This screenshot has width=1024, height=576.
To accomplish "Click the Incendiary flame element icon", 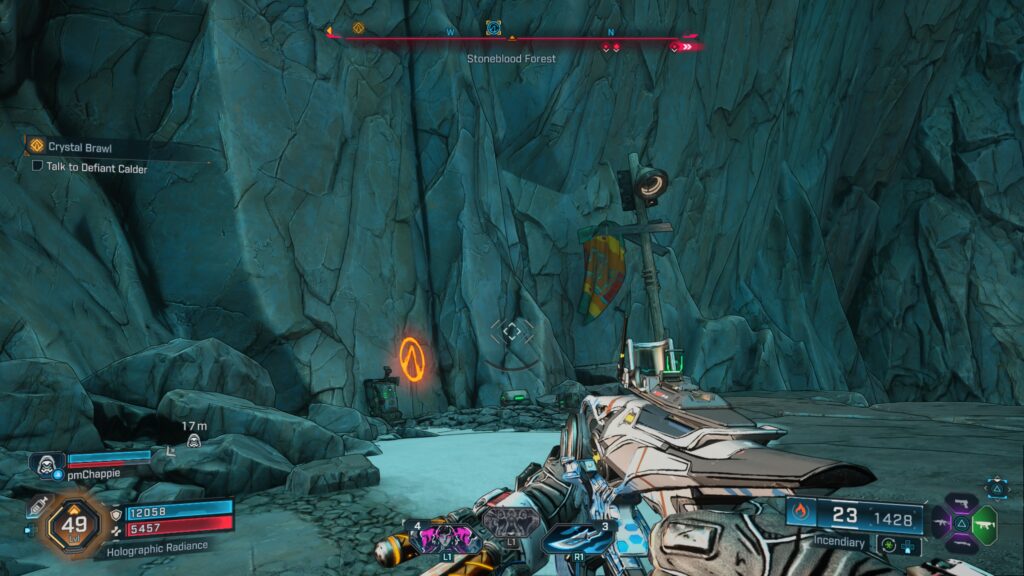I will [800, 514].
